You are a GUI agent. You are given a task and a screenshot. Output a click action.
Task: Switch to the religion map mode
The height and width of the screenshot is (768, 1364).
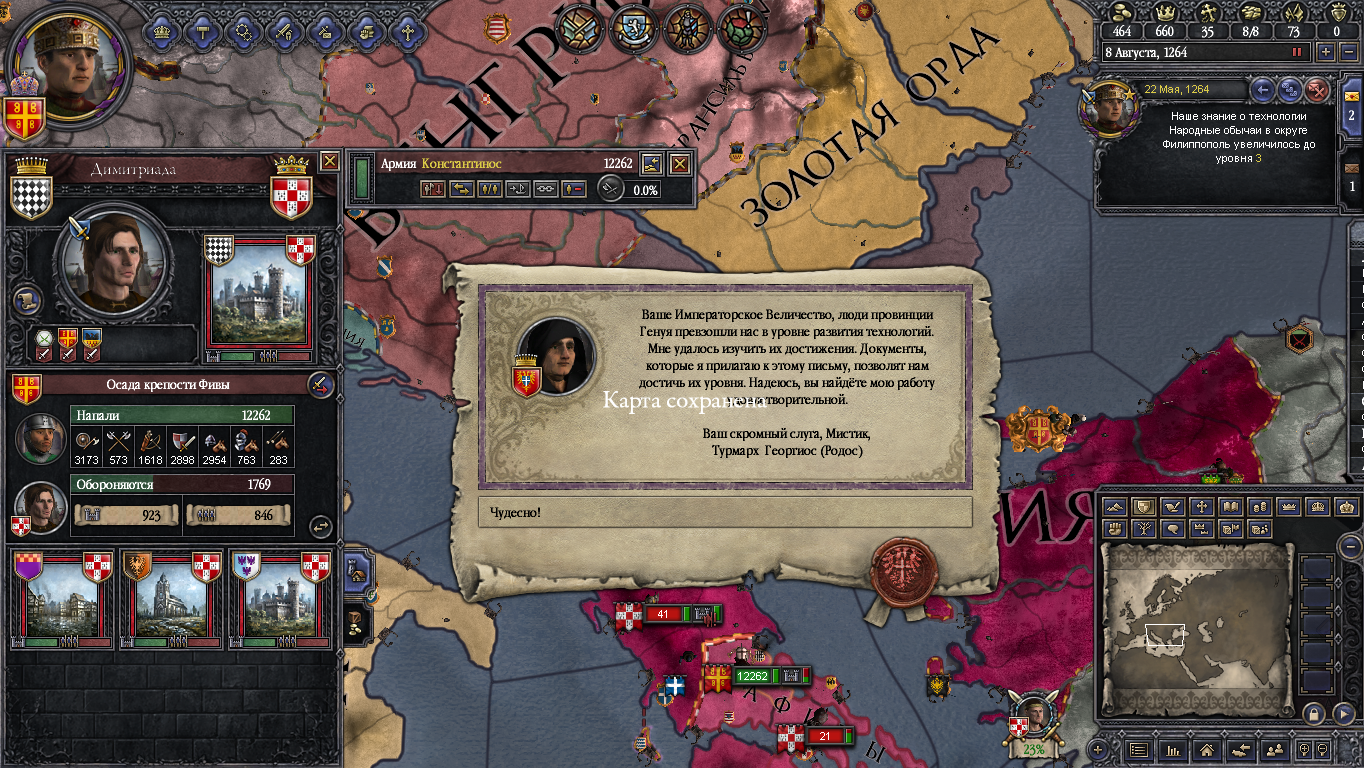pyautogui.click(x=1202, y=507)
